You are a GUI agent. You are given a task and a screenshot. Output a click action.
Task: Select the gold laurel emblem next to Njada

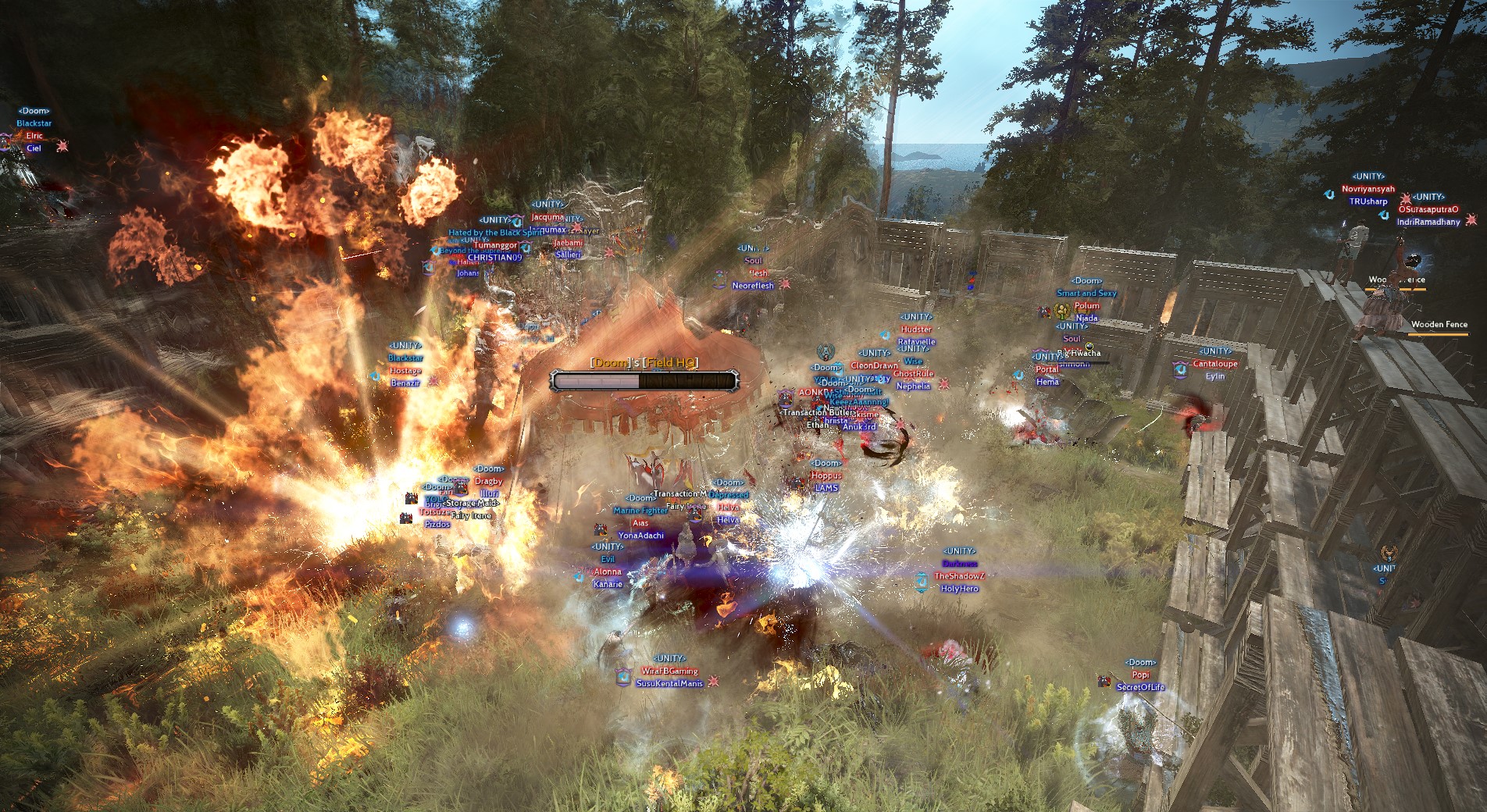1062,311
